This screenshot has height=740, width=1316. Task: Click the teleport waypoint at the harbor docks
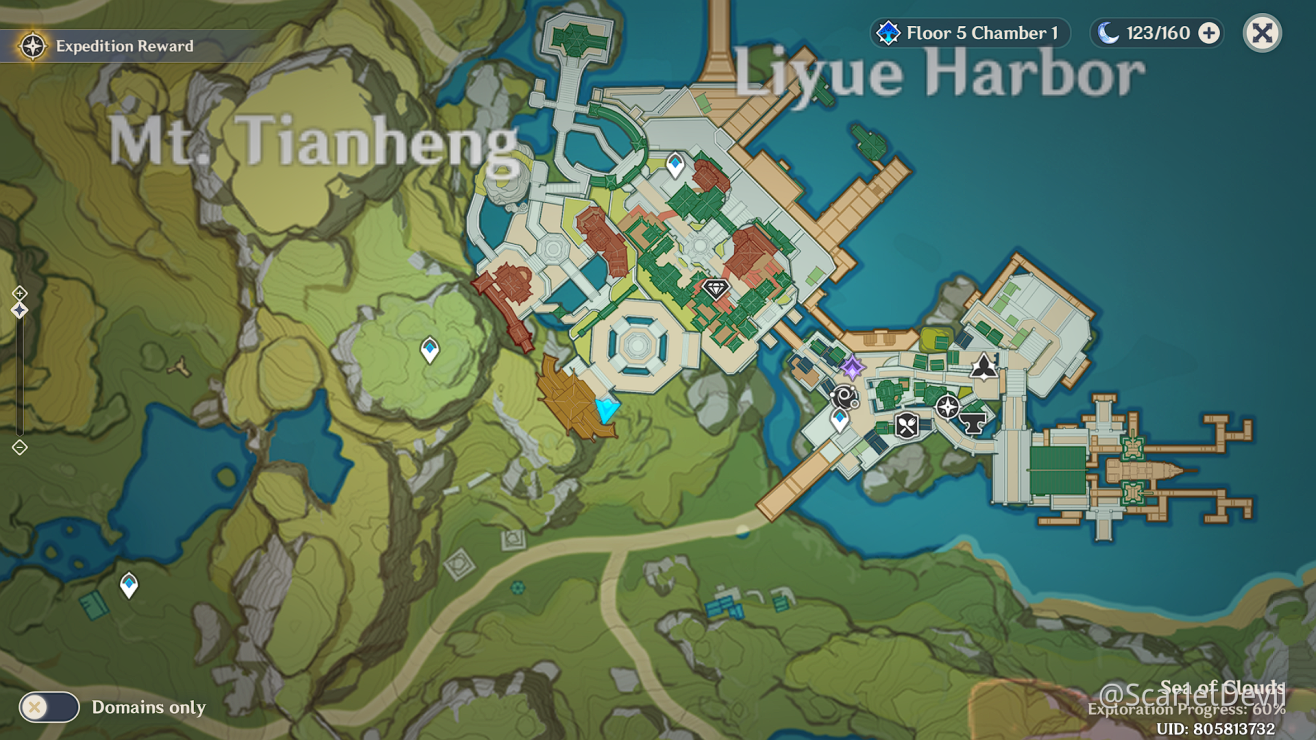point(840,419)
